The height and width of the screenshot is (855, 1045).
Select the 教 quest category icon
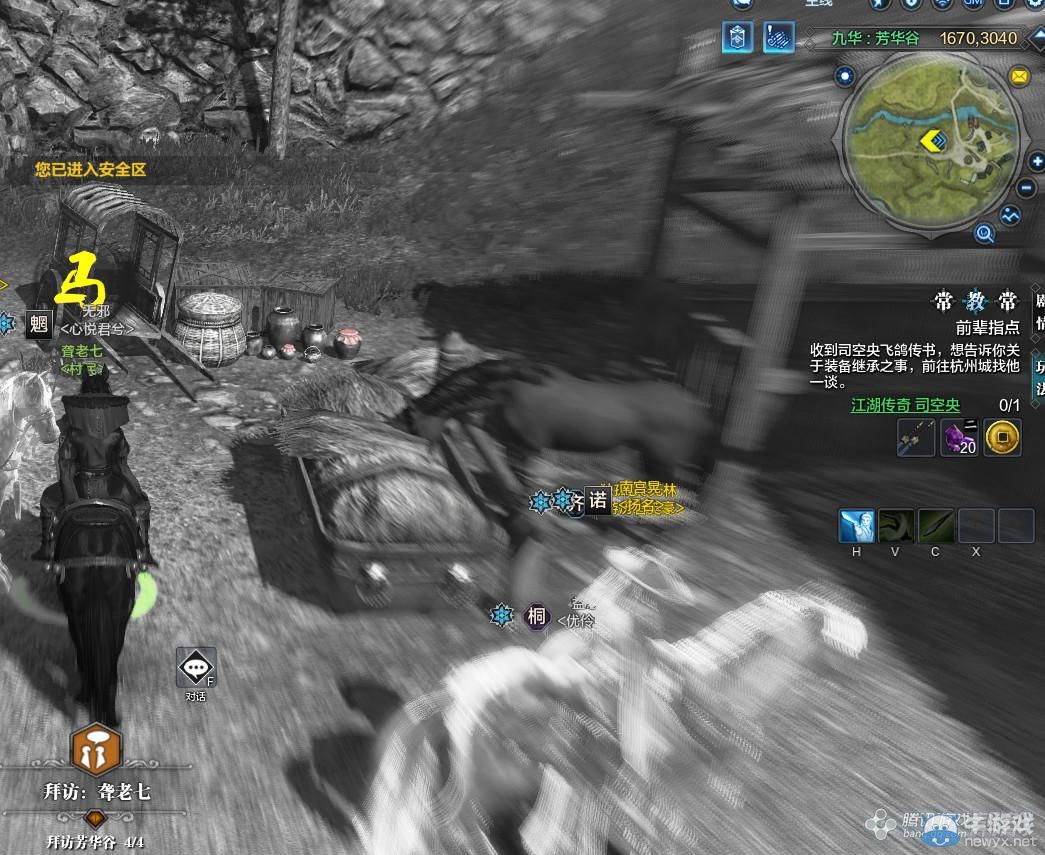point(973,303)
